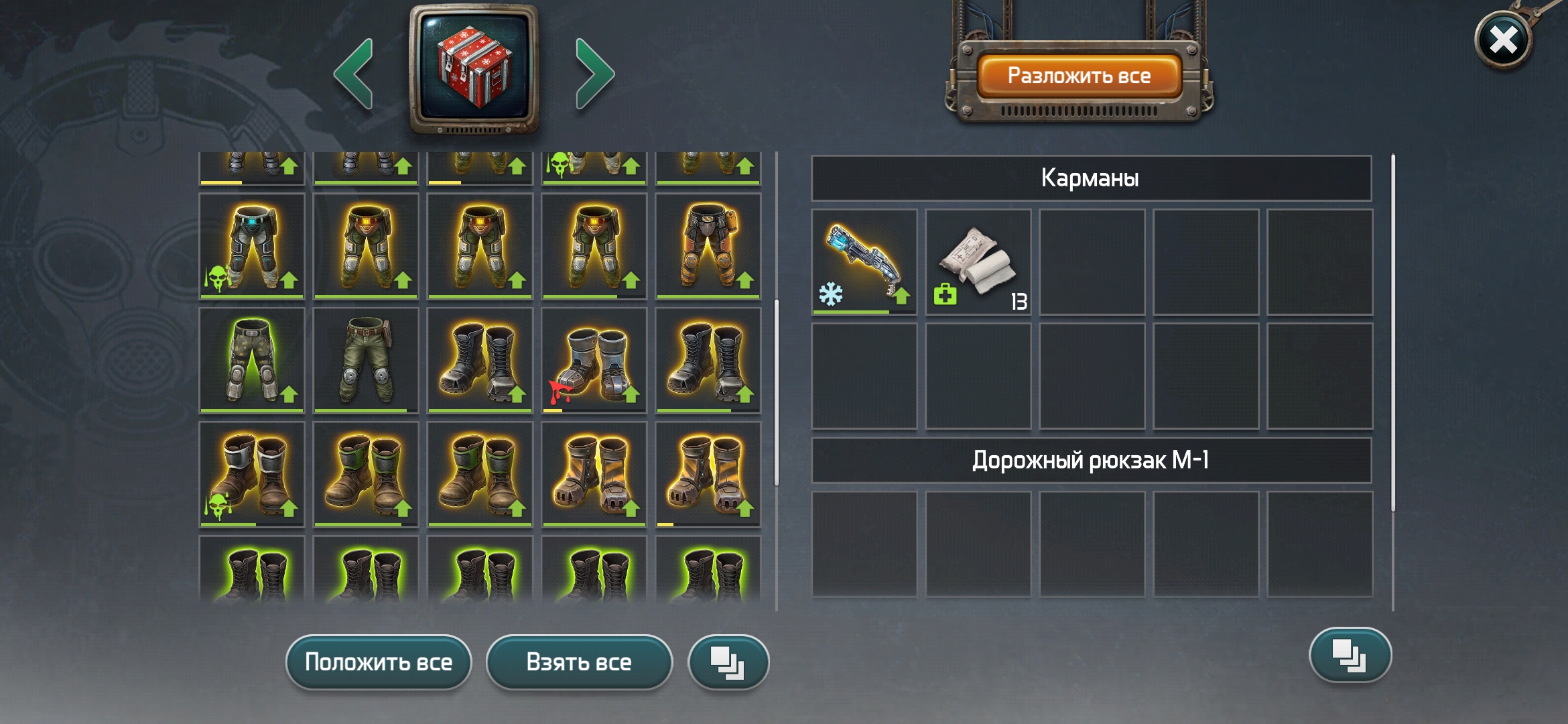This screenshot has width=1568, height=724.
Task: Select the frost shotgun in pockets
Action: click(864, 261)
